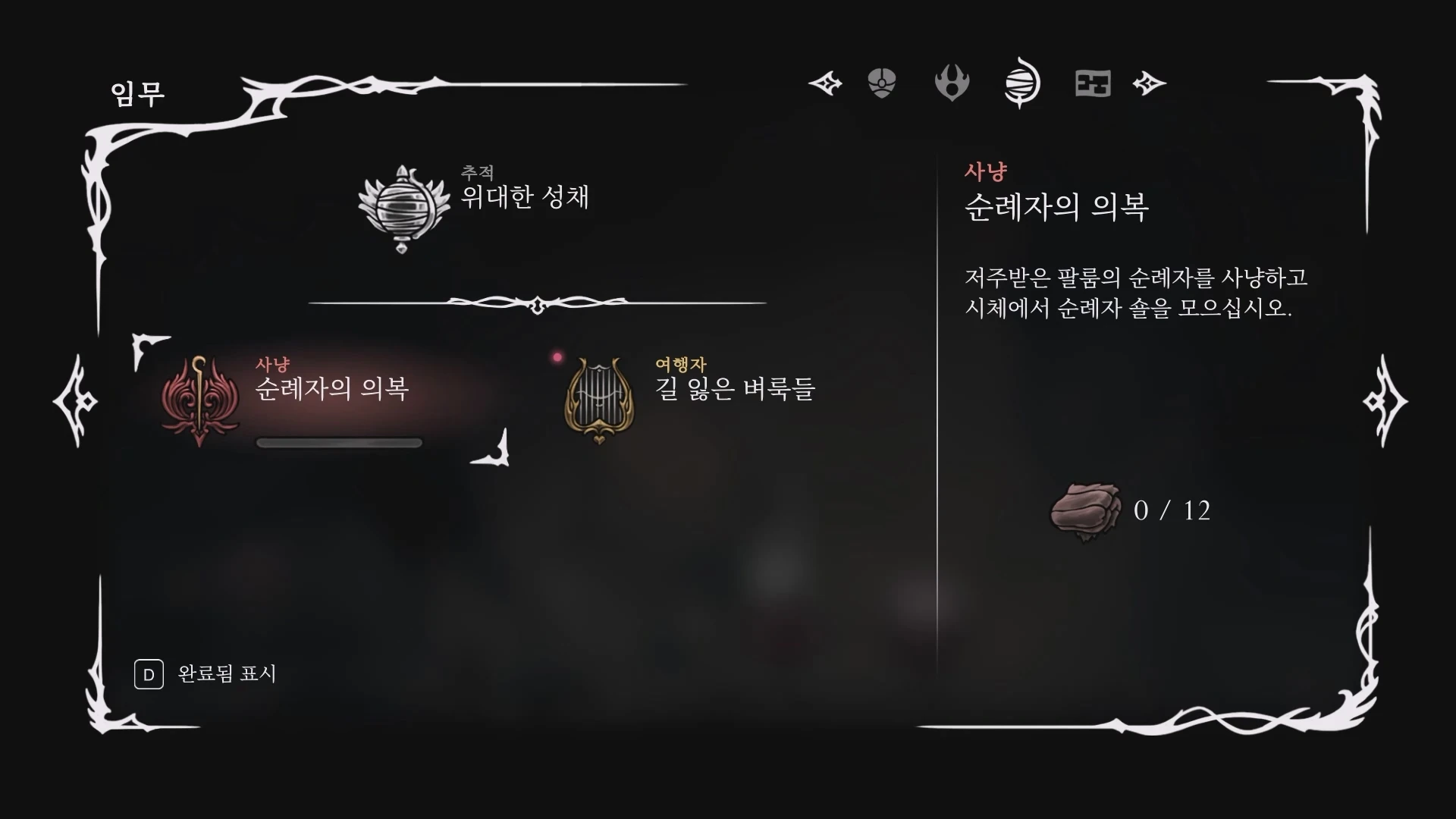Select the mask inventory tab icon
Screen dimensions: 1456x819
(883, 83)
